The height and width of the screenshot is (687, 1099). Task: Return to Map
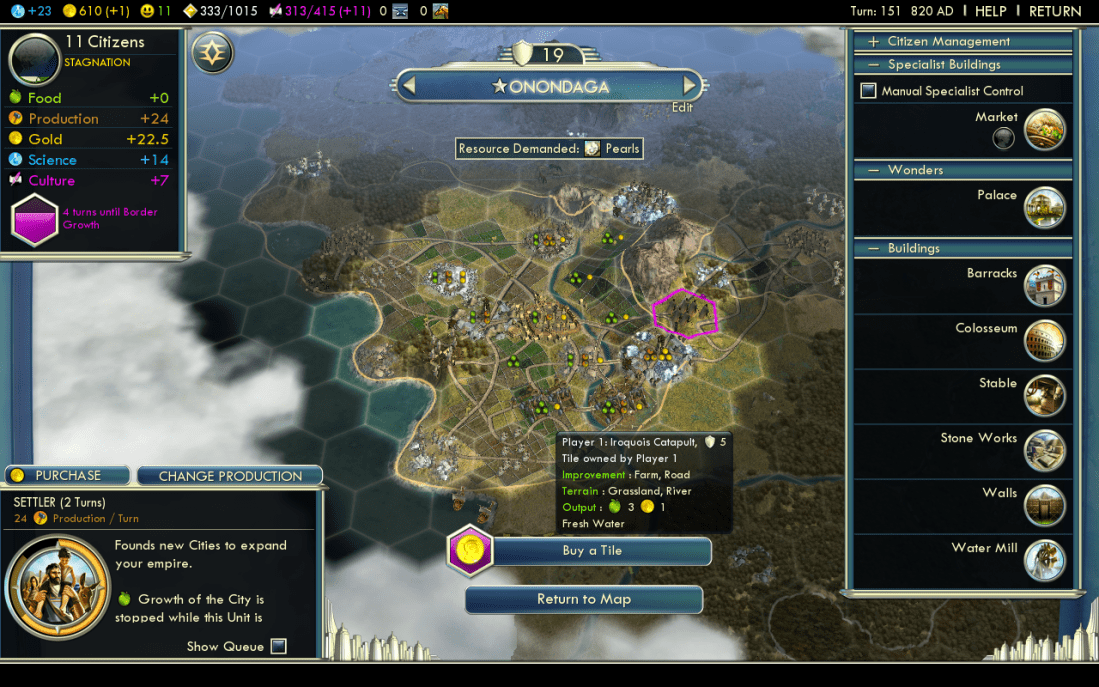tap(584, 599)
